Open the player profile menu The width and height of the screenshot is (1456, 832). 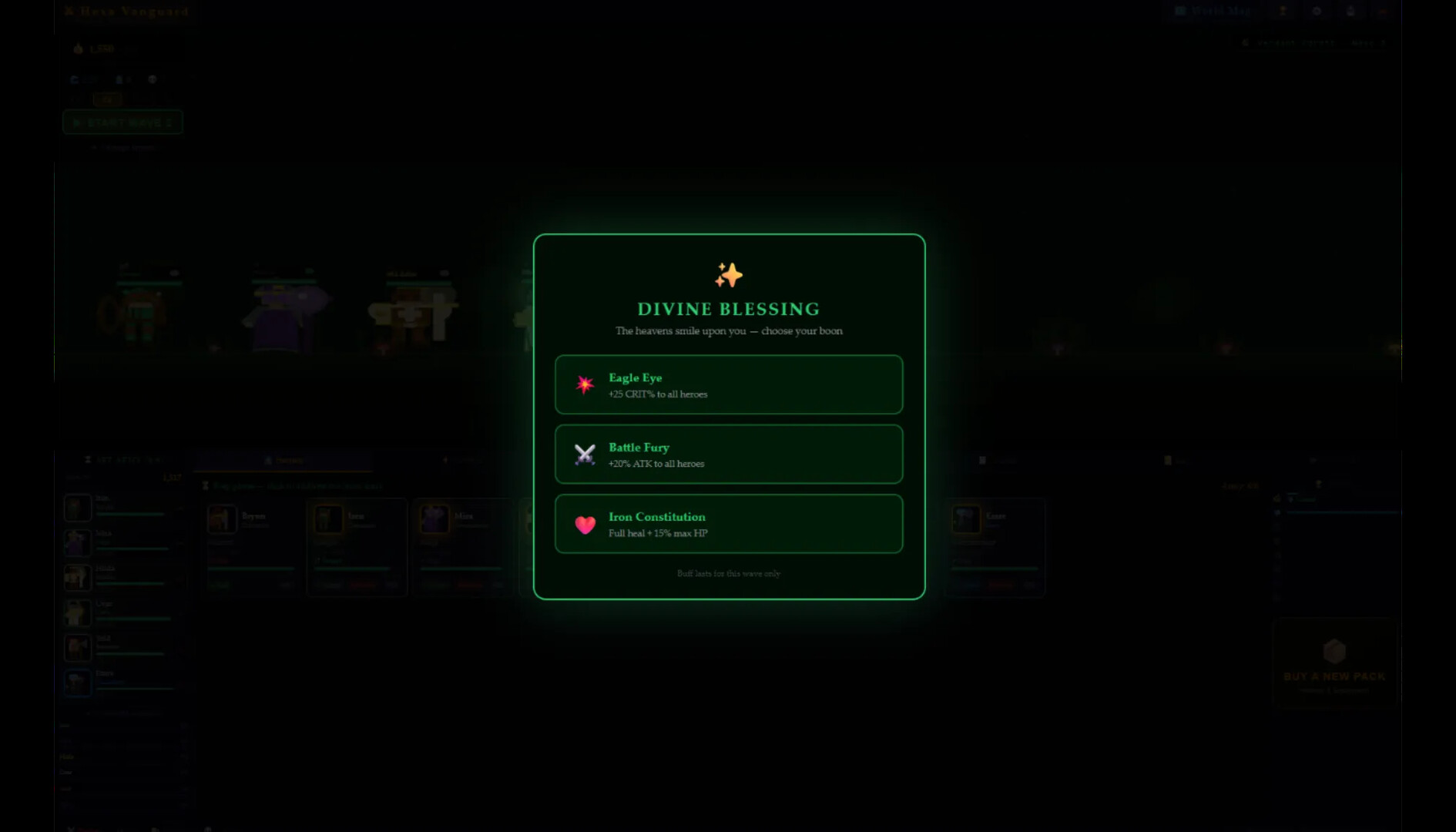[1351, 11]
